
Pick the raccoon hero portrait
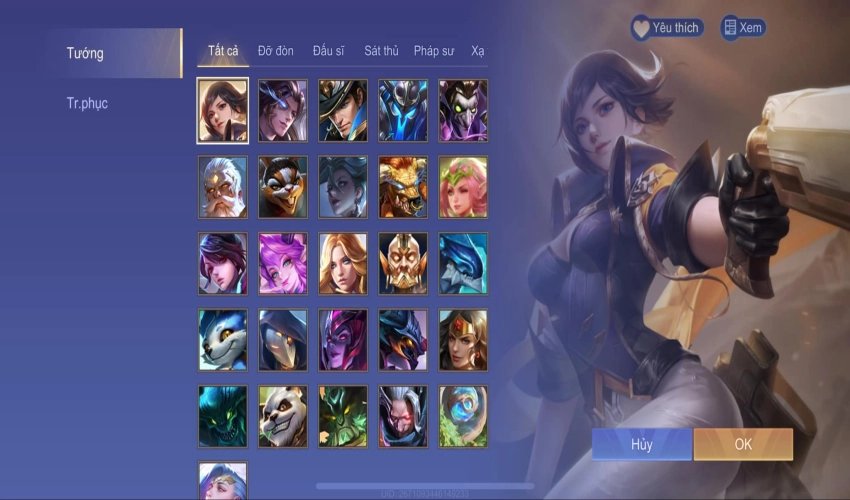point(283,187)
